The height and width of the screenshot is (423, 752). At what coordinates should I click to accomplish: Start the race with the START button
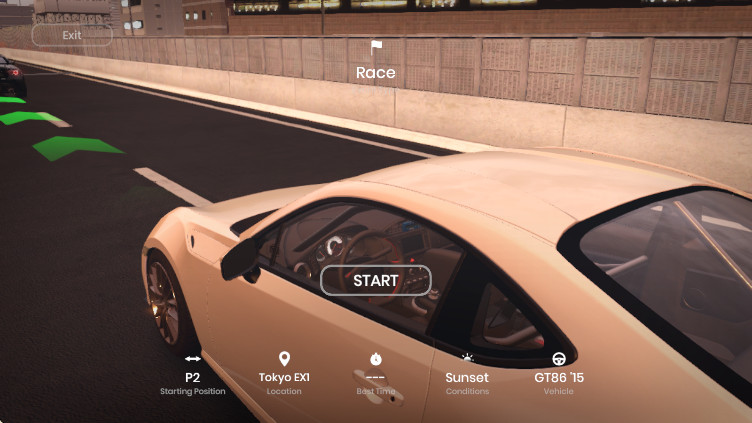[x=375, y=281]
